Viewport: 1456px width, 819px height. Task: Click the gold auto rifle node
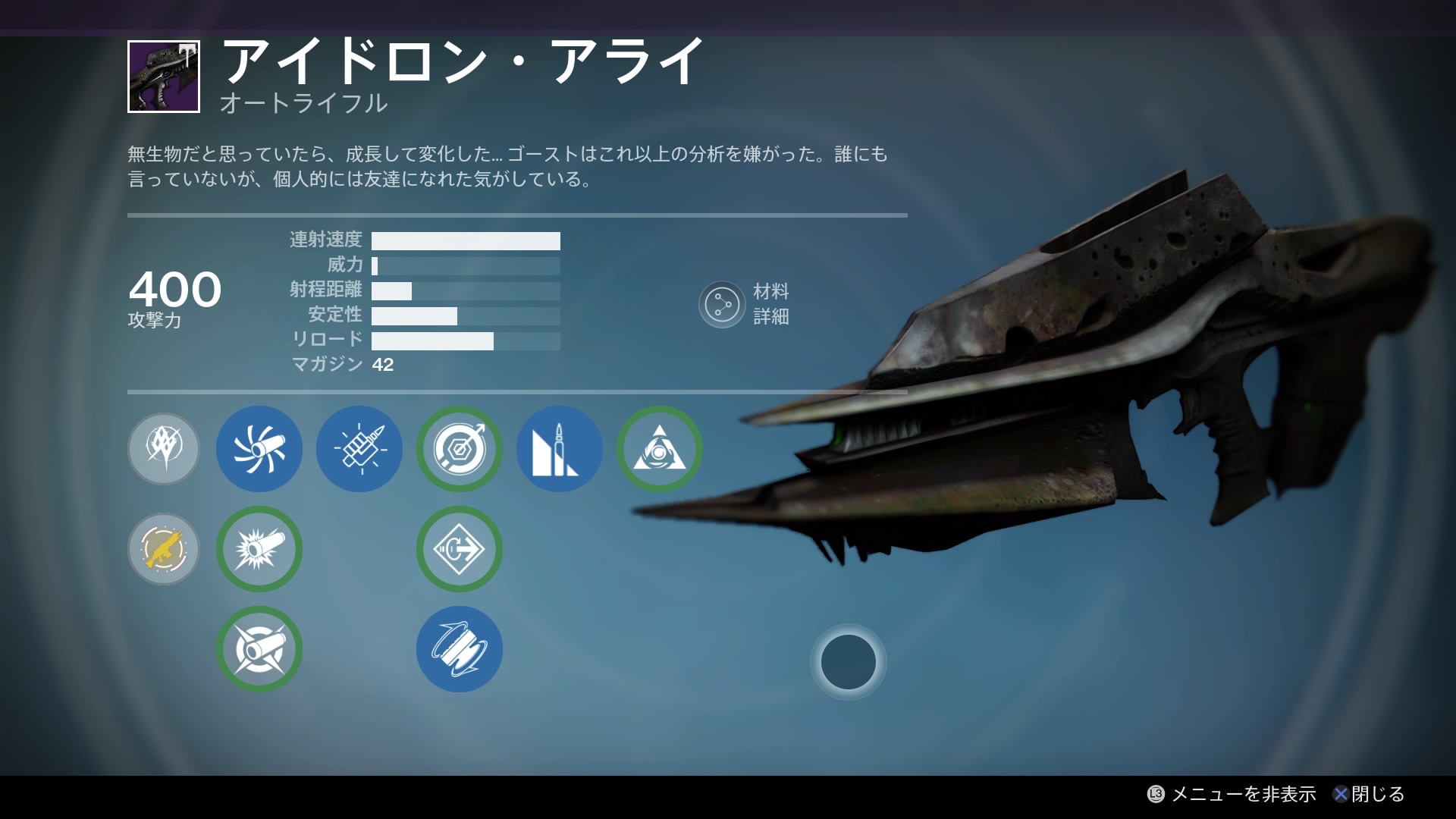(x=164, y=549)
